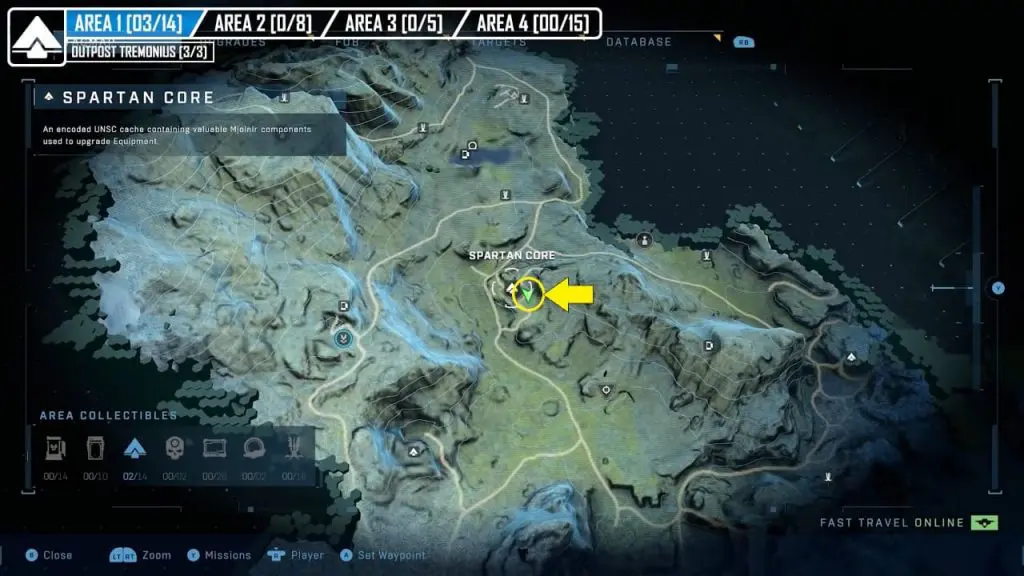This screenshot has width=1024, height=576.
Task: Select the blue circular fast travel marker
Action: coord(344,339)
